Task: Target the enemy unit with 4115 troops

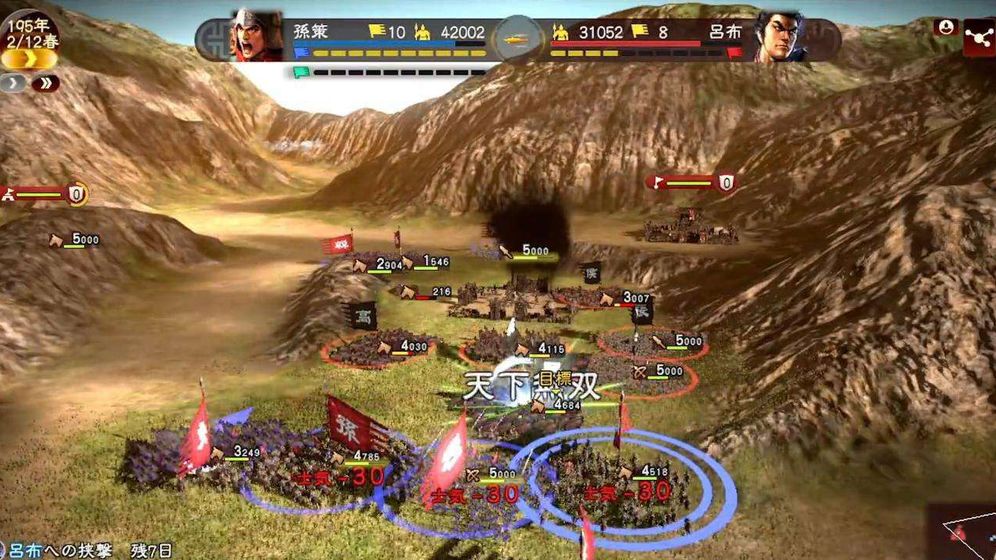Action: [510, 352]
